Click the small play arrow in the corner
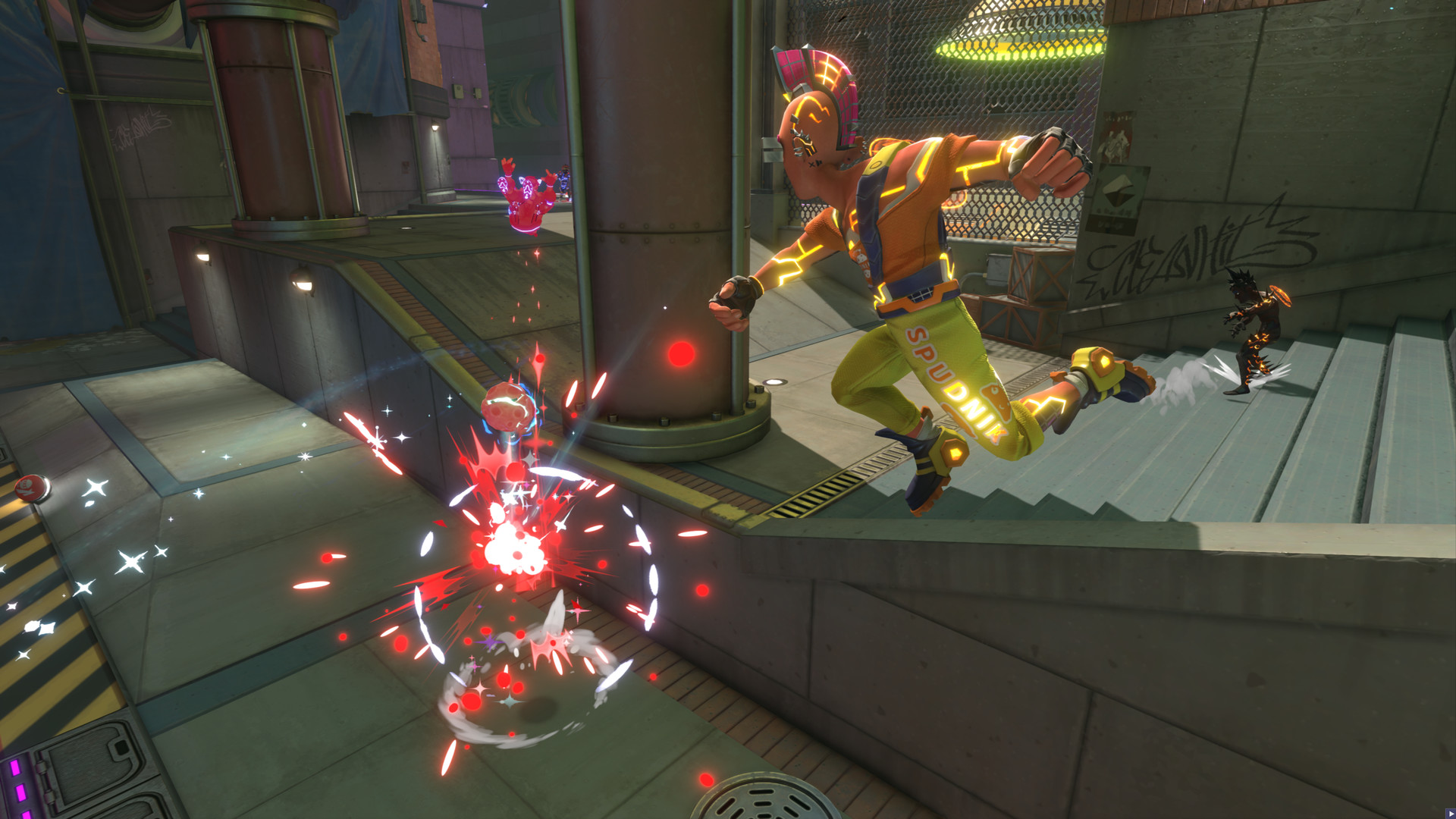 click(x=1451, y=814)
